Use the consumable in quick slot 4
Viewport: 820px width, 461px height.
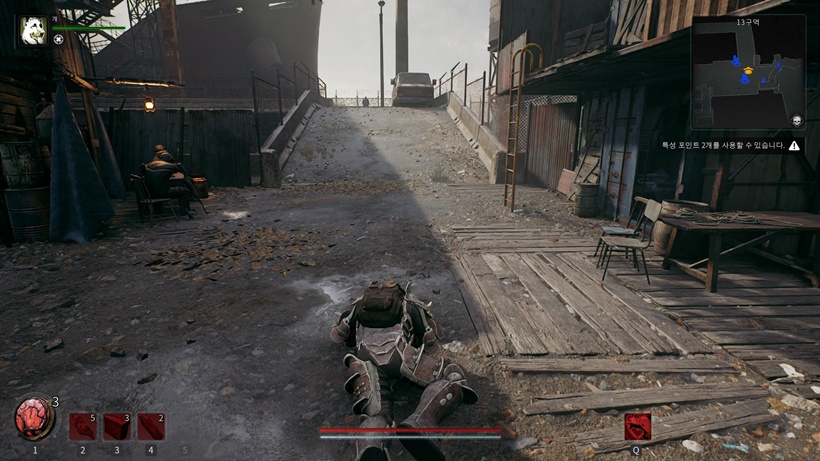[x=151, y=427]
